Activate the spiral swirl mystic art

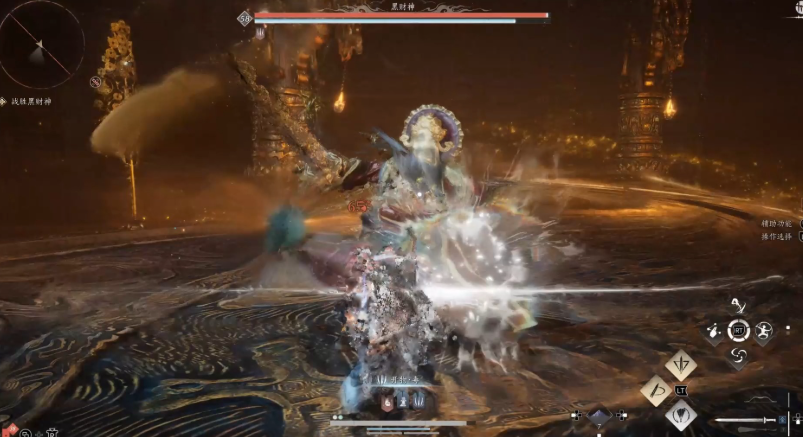click(739, 354)
